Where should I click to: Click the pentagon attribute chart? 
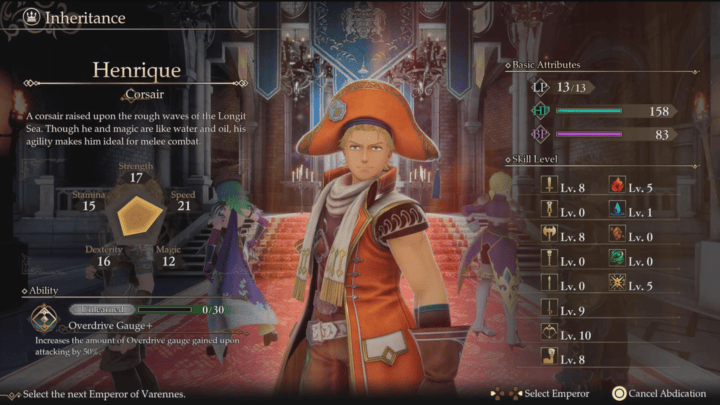137,216
